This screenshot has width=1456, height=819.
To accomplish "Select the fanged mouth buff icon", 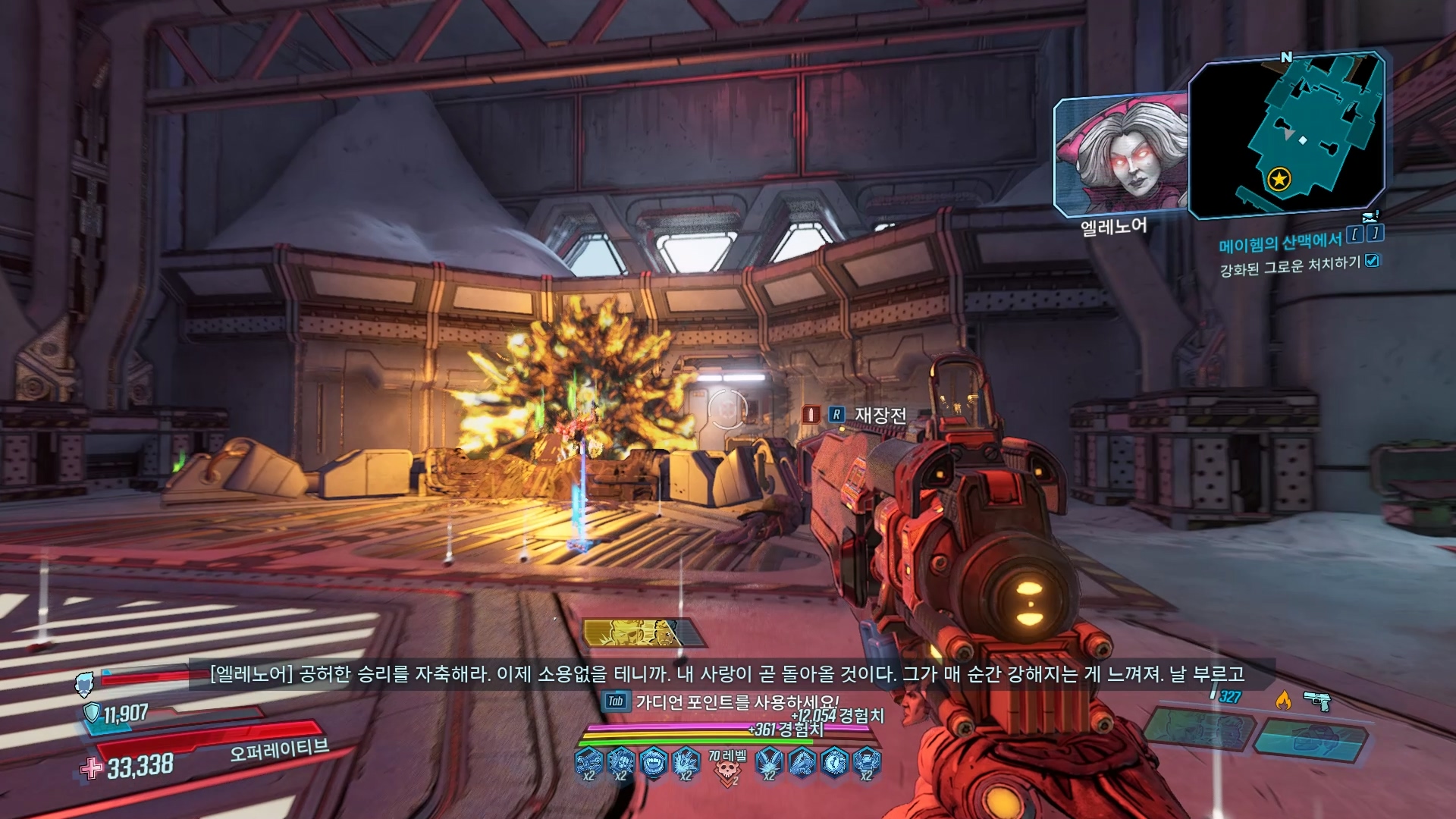I will [x=653, y=762].
